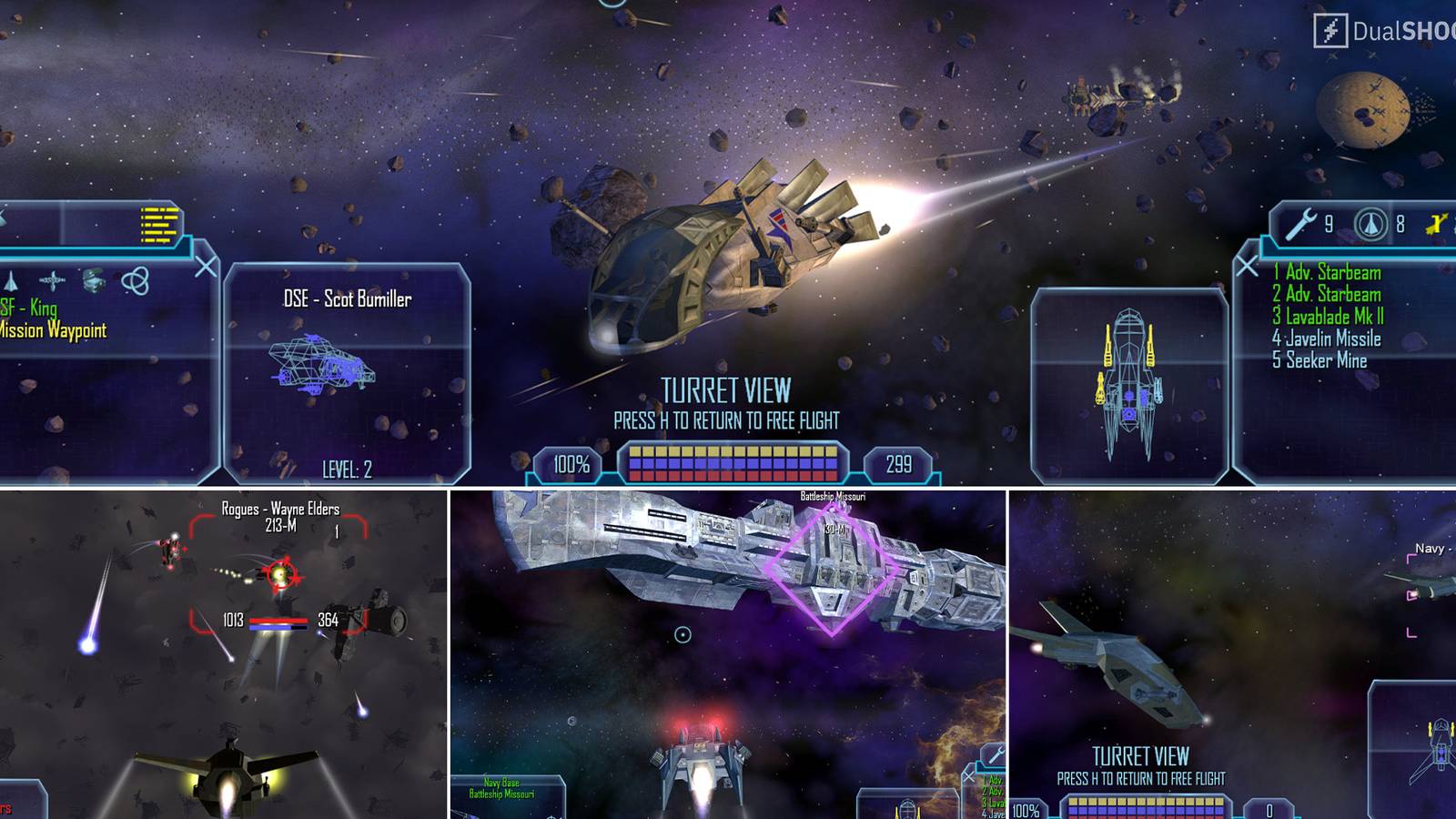Expand the yellow mission objective list

[159, 225]
